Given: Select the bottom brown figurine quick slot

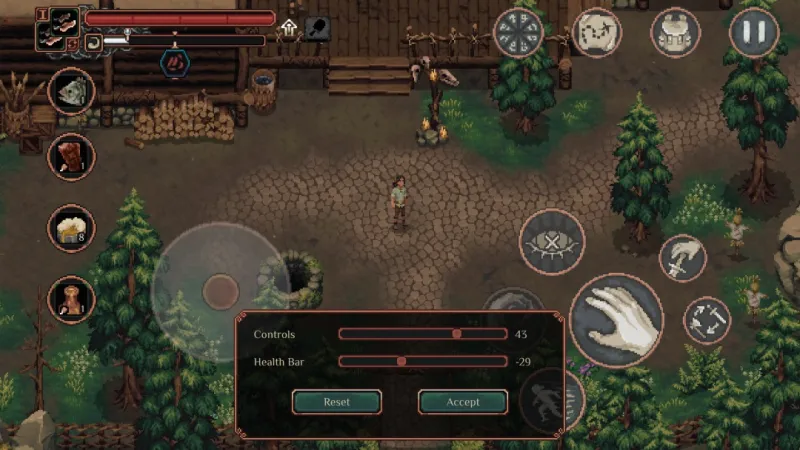Looking at the screenshot, I should (71, 299).
